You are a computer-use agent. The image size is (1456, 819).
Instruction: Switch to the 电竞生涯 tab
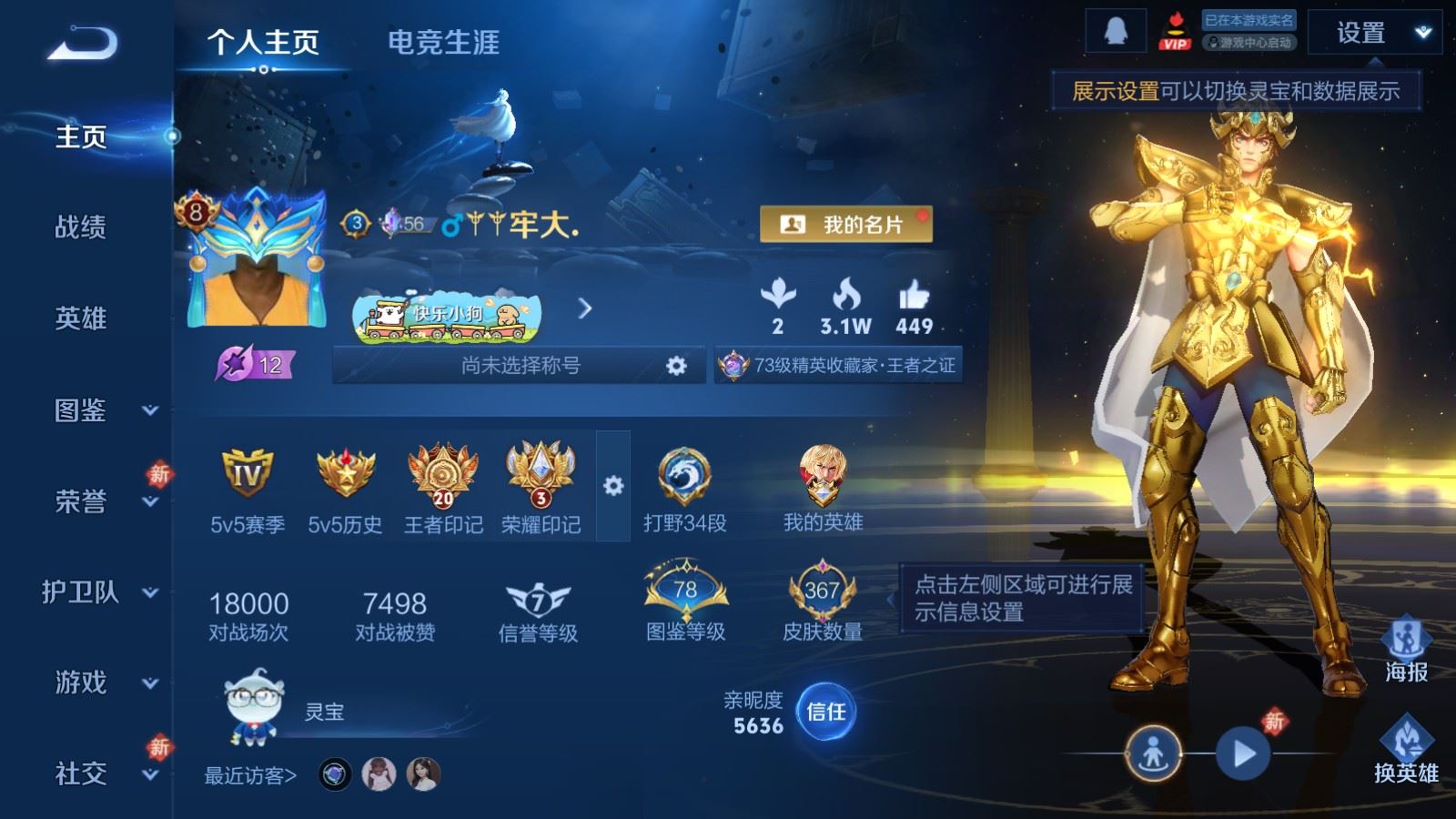[445, 40]
